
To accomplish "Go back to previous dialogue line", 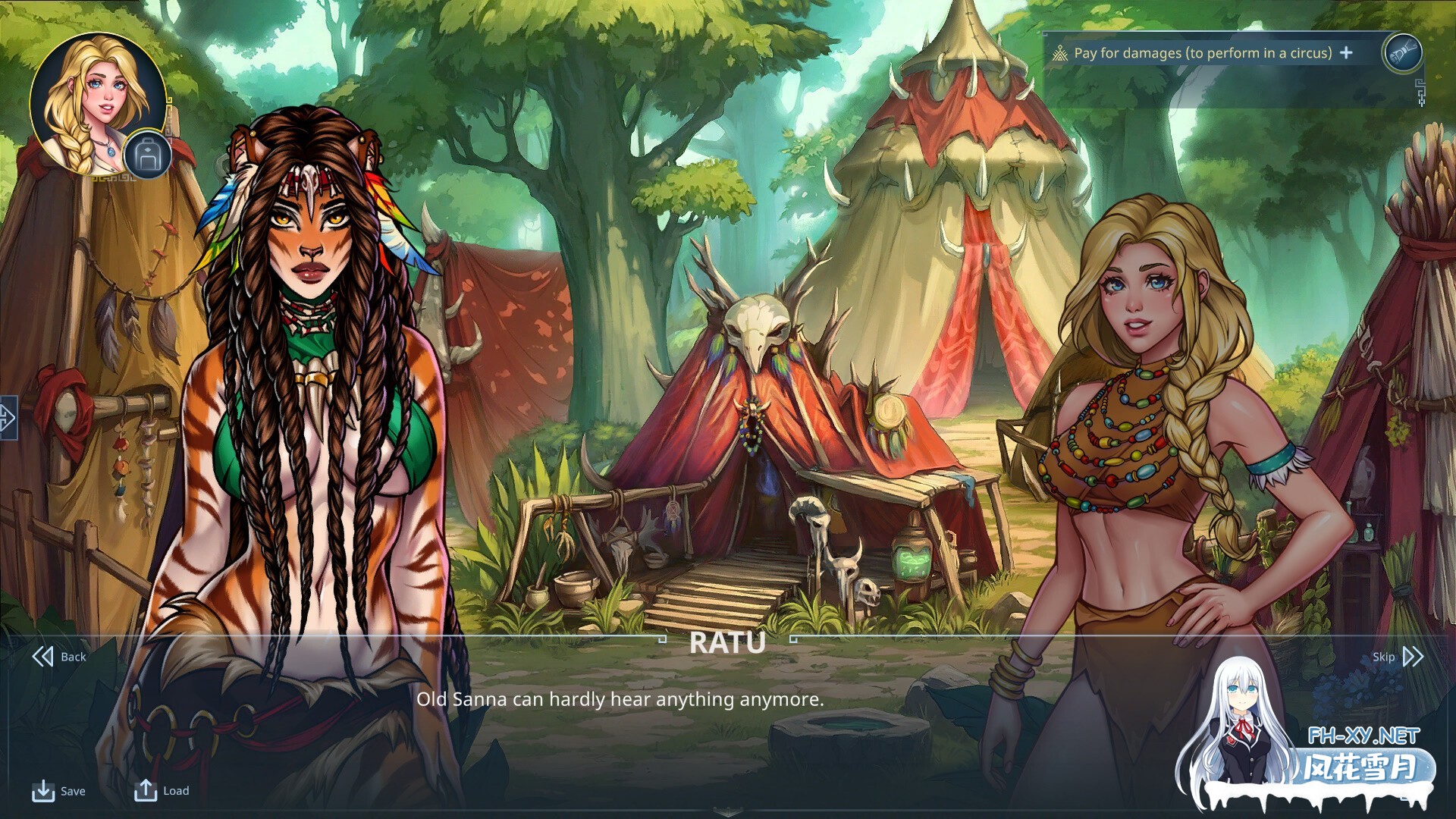I will [x=59, y=657].
